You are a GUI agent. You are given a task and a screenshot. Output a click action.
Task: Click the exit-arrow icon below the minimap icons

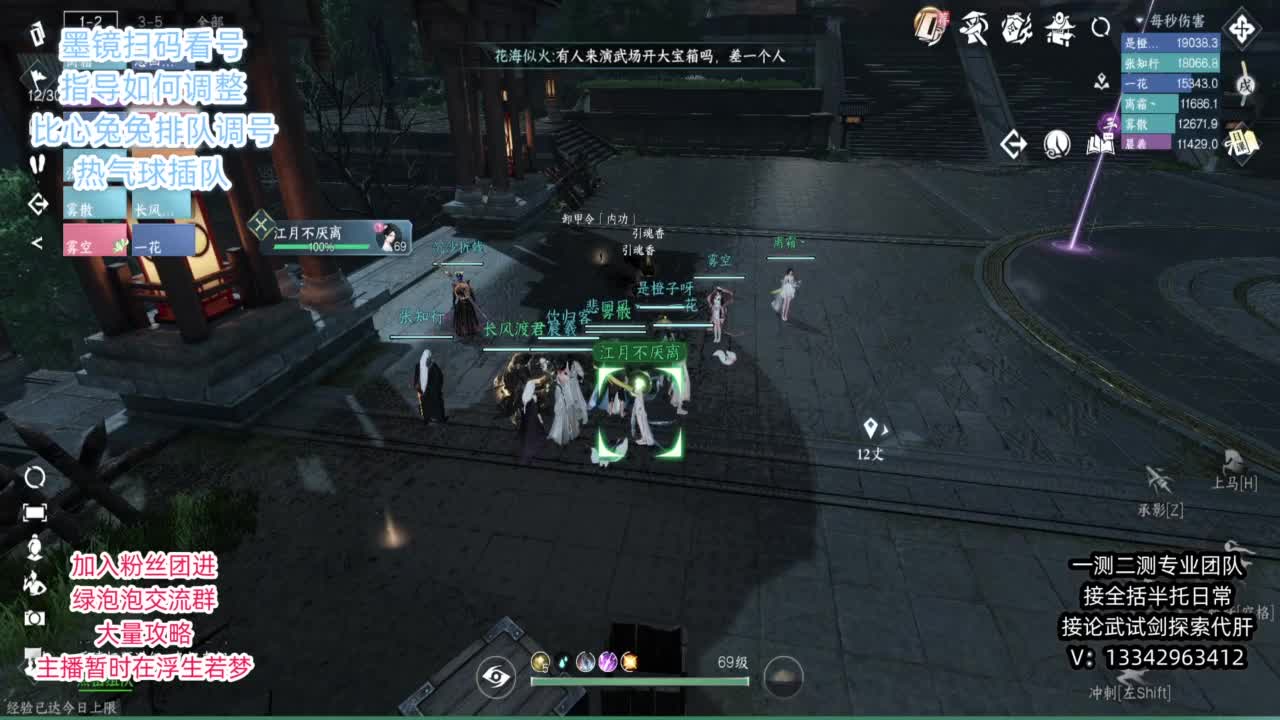click(1013, 145)
